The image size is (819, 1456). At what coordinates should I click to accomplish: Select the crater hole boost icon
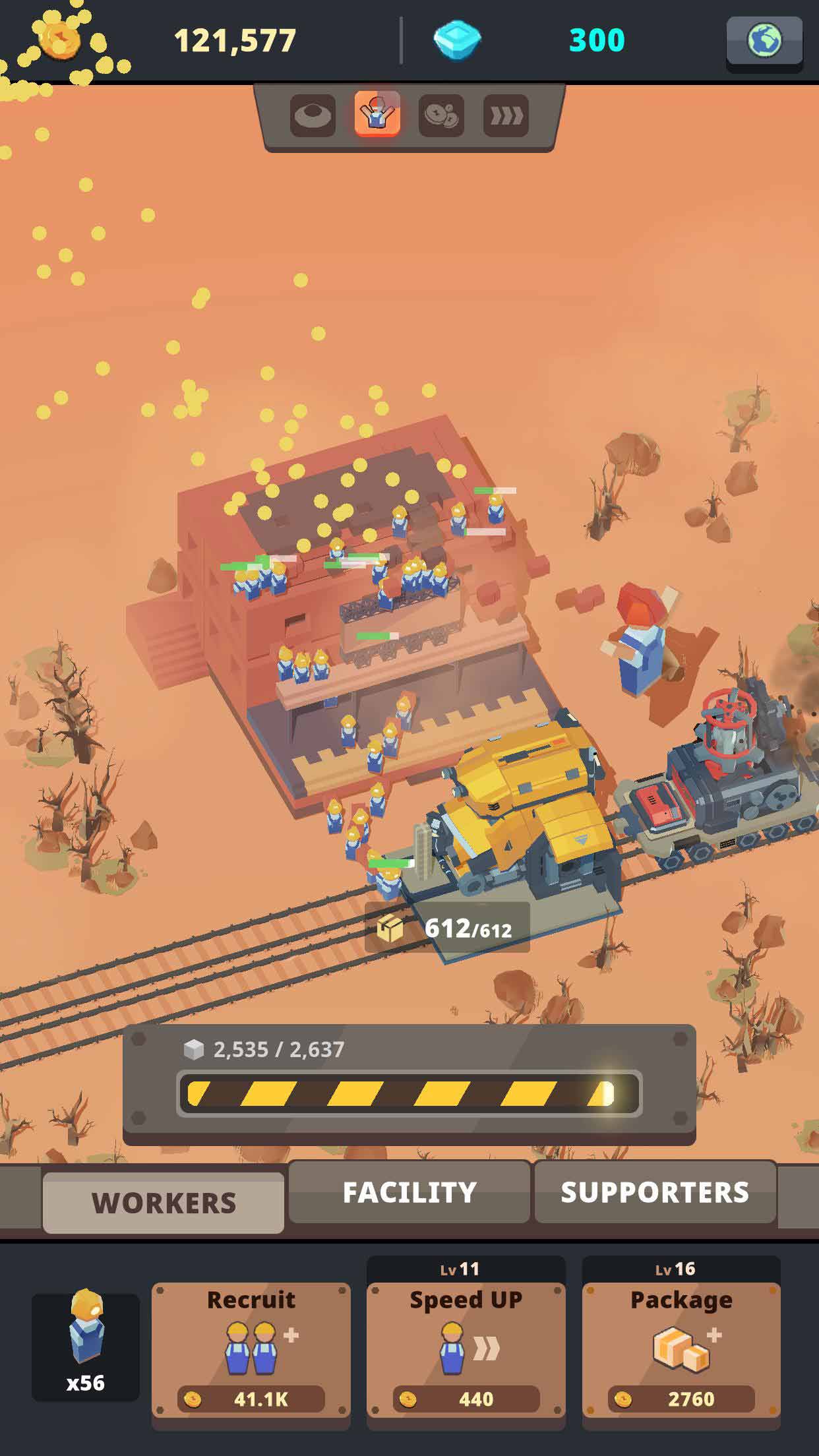coord(313,115)
